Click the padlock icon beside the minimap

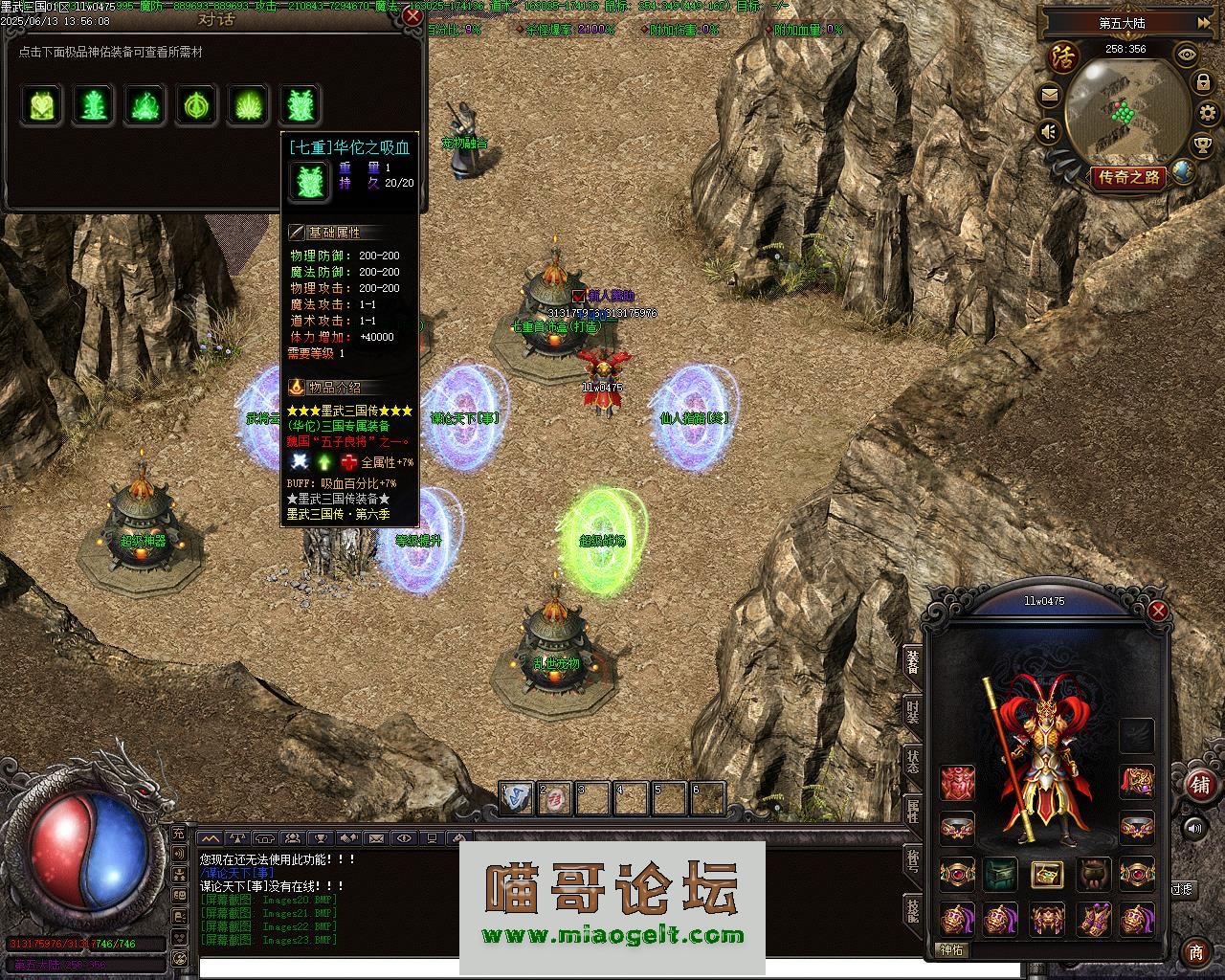pos(1203,83)
